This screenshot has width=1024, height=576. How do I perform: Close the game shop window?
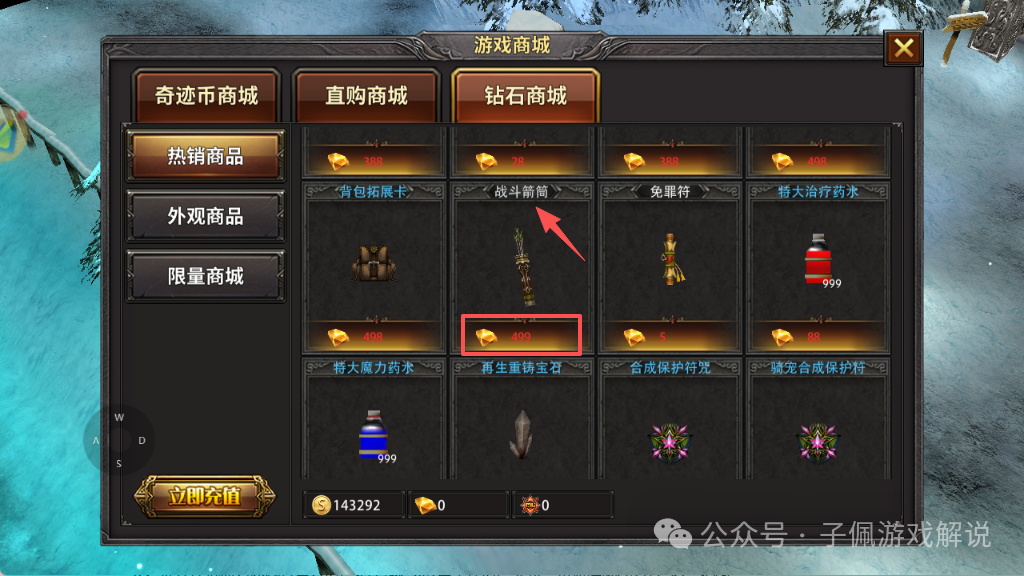coord(904,48)
